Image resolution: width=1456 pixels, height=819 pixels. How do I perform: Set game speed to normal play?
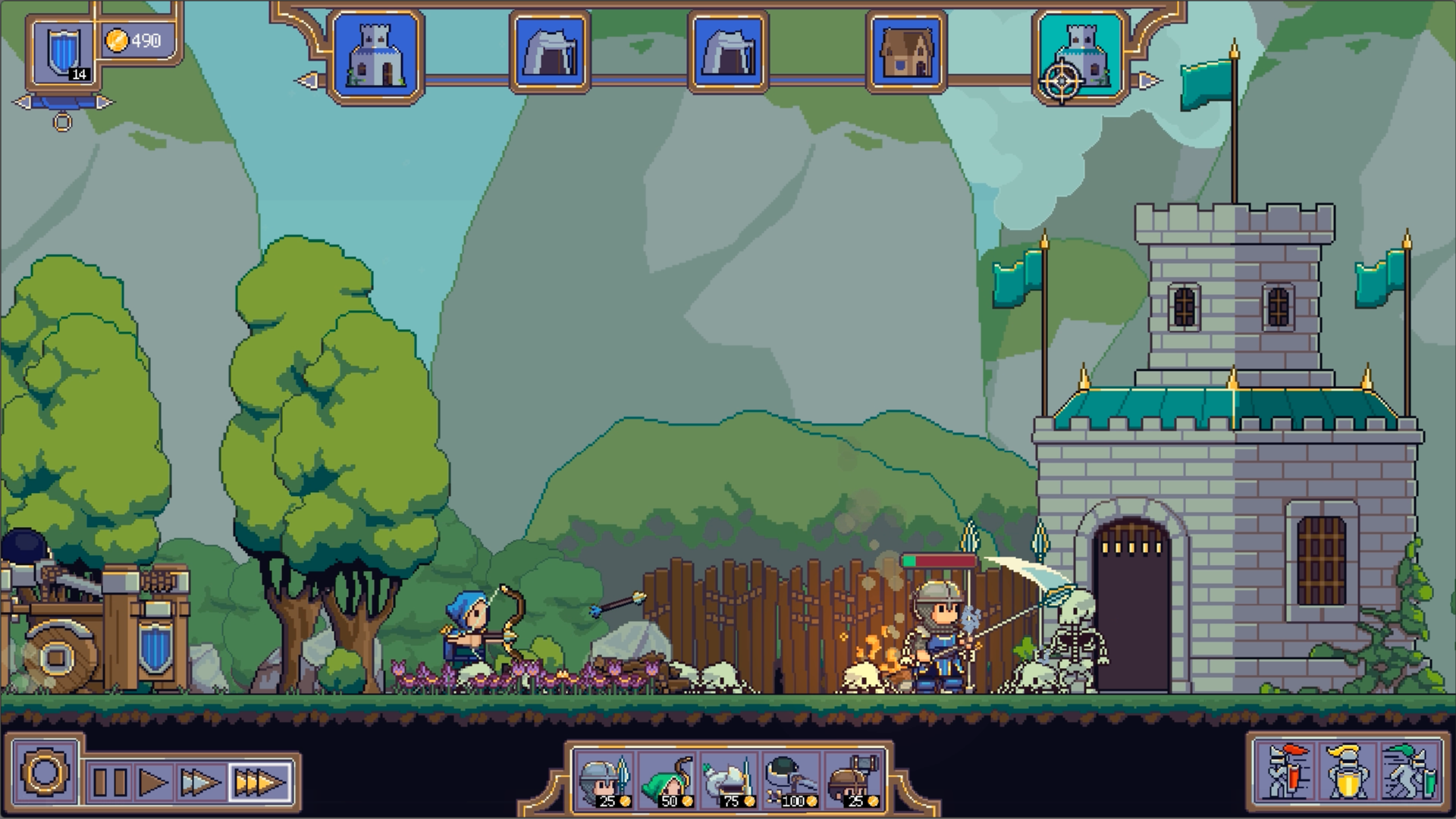coord(155,782)
